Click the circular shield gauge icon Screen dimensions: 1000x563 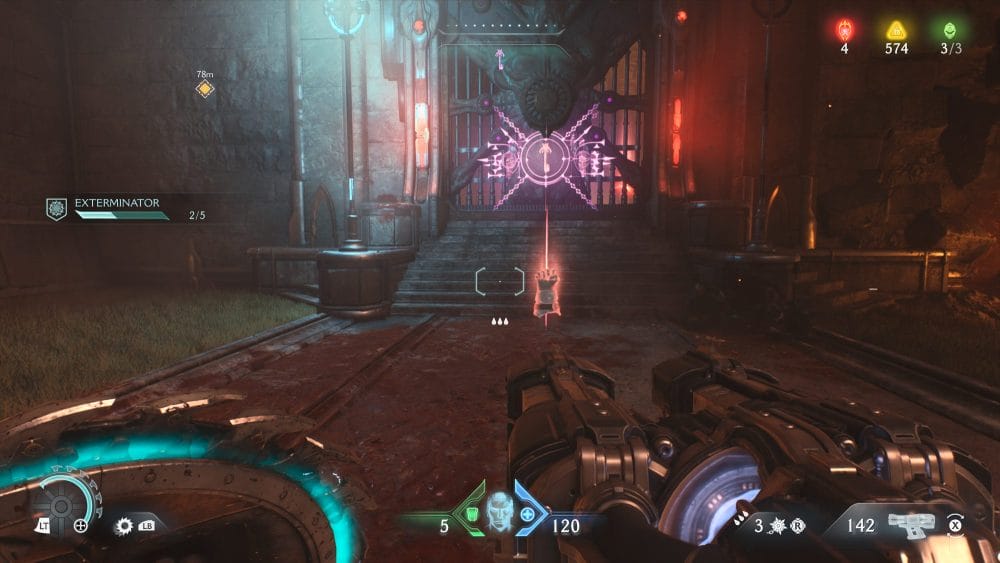click(59, 504)
